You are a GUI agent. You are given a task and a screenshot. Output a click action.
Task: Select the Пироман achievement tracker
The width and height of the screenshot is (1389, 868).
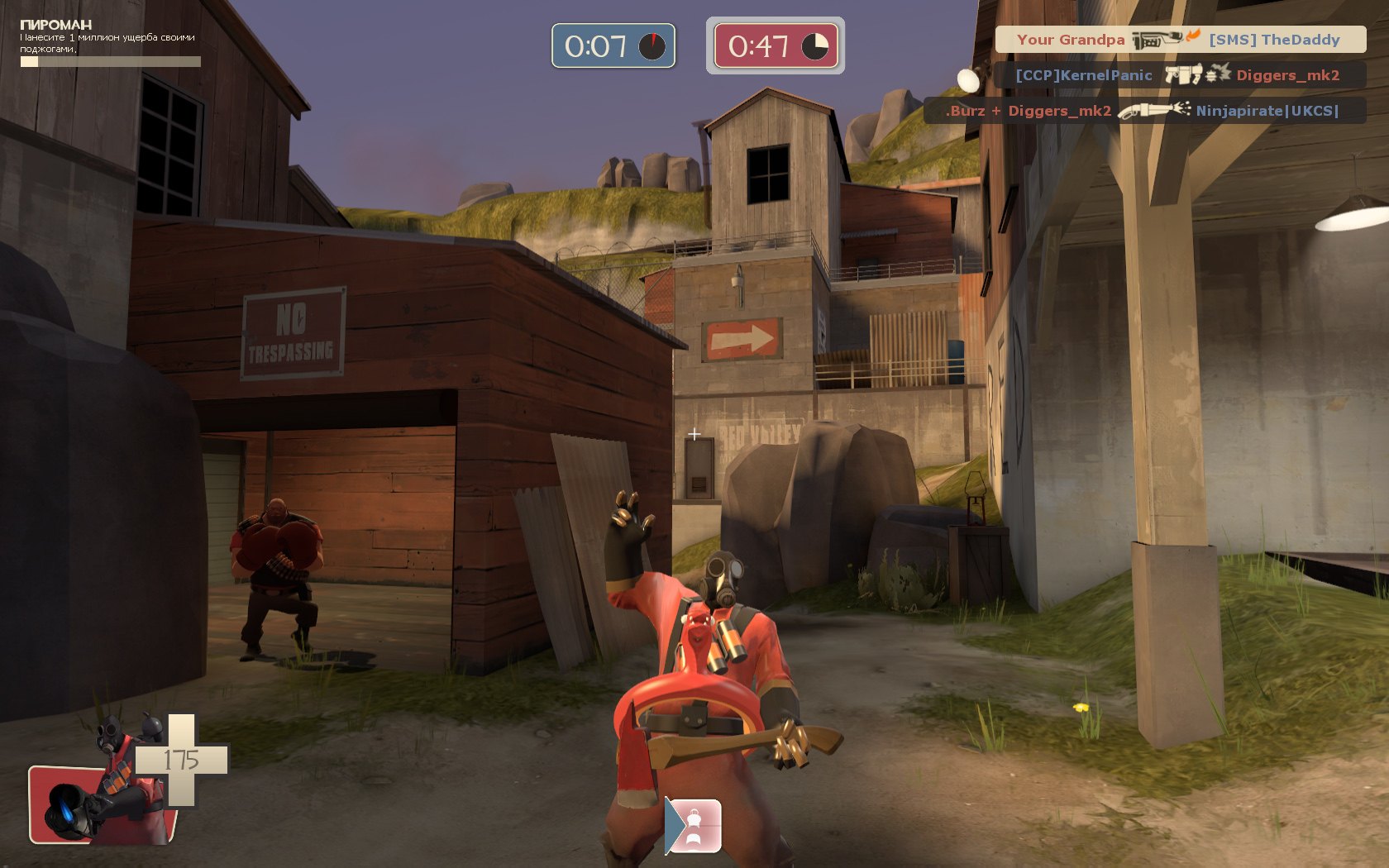109,43
